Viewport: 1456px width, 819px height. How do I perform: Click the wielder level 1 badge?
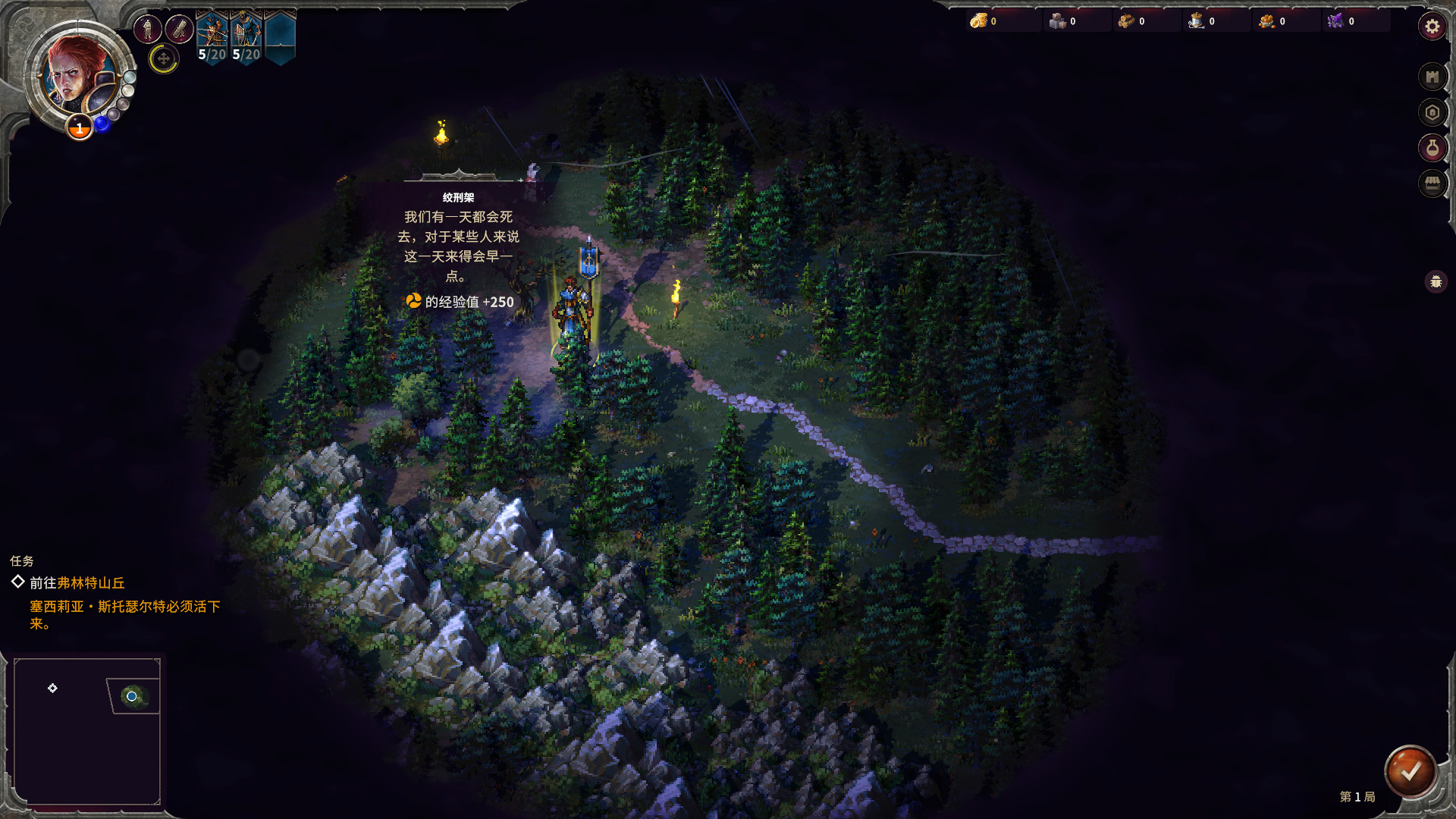(80, 128)
